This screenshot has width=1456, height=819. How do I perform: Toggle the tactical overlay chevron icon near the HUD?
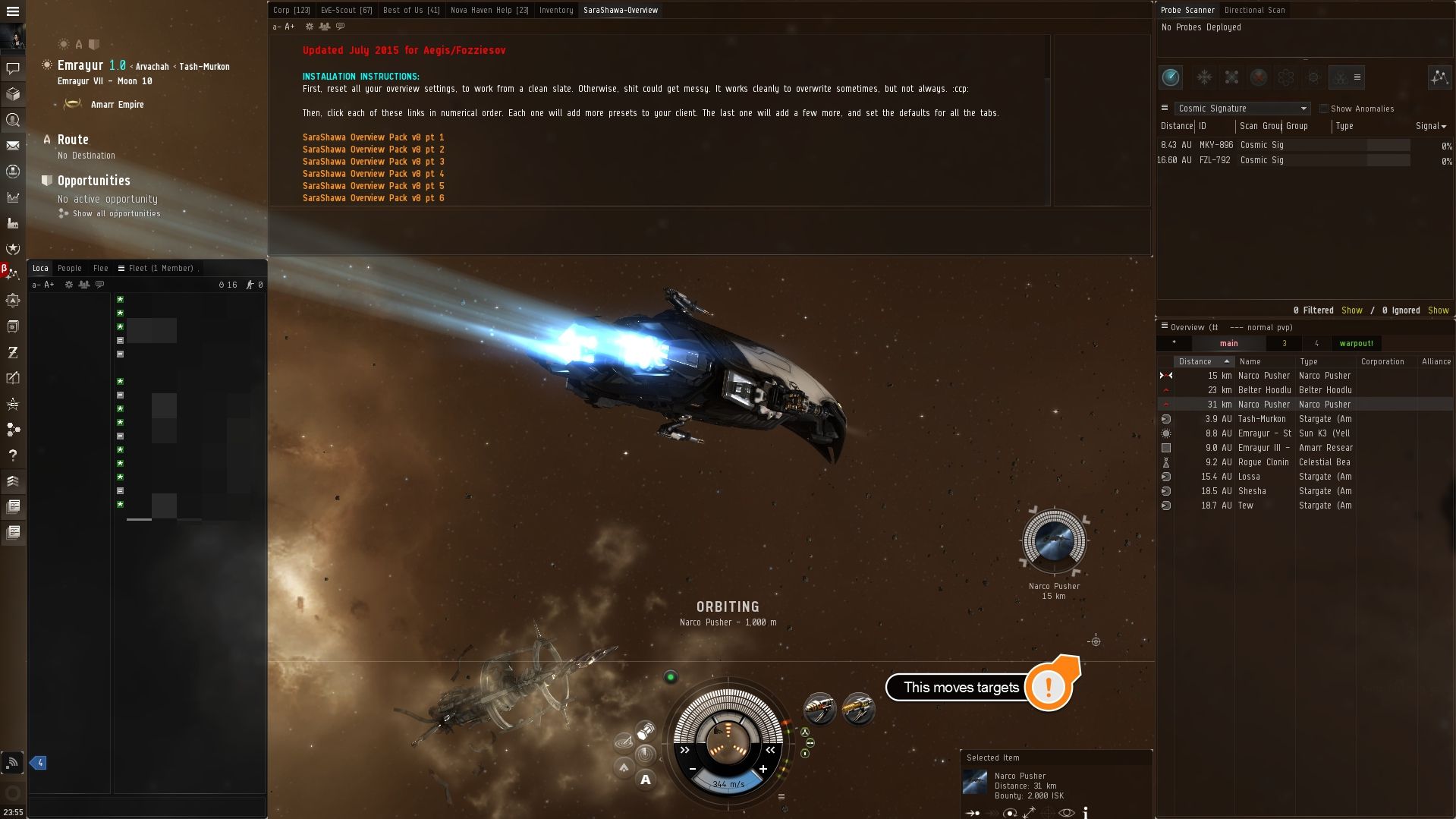point(624,768)
